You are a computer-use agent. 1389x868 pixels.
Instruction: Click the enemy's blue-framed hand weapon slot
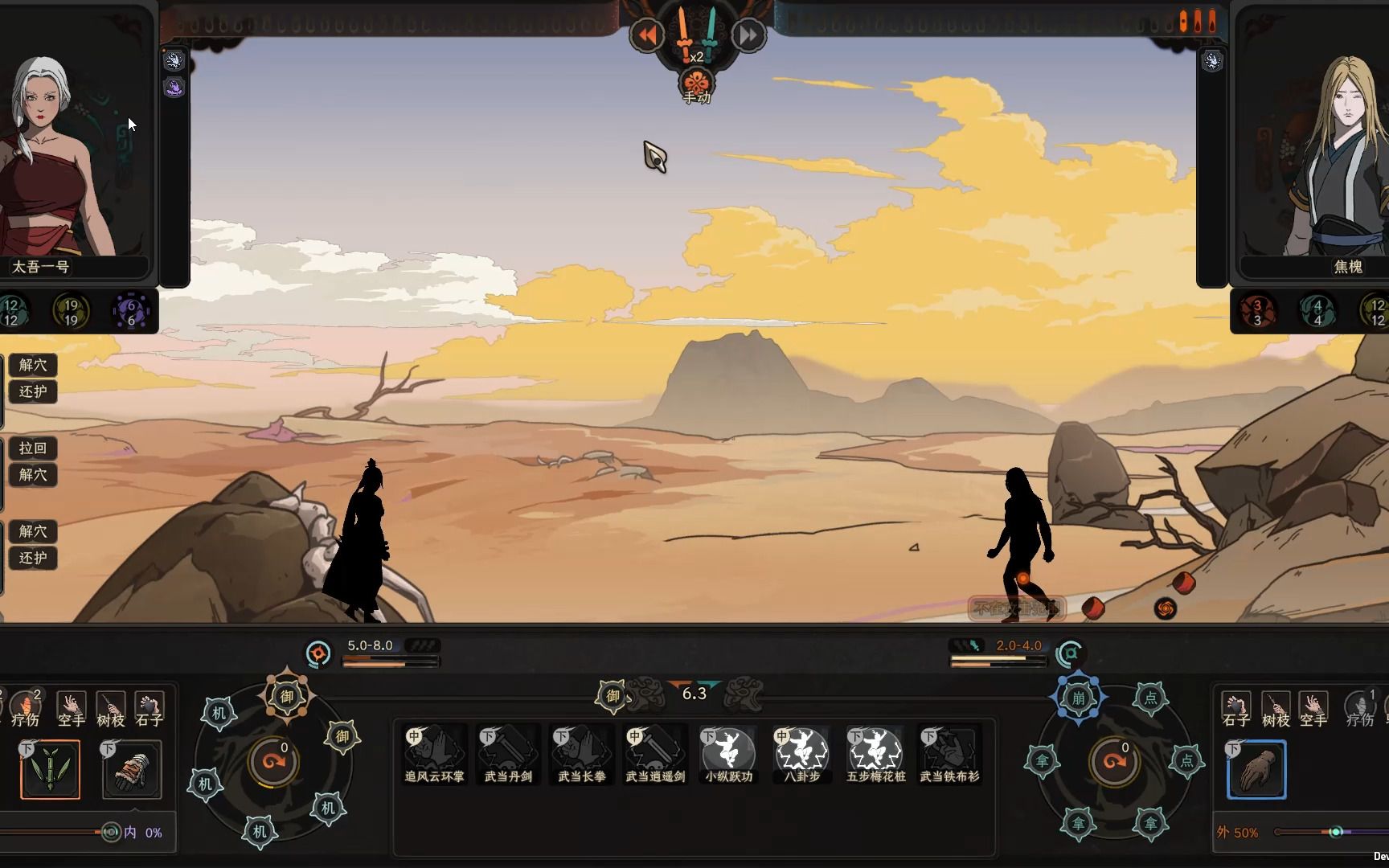click(1257, 770)
